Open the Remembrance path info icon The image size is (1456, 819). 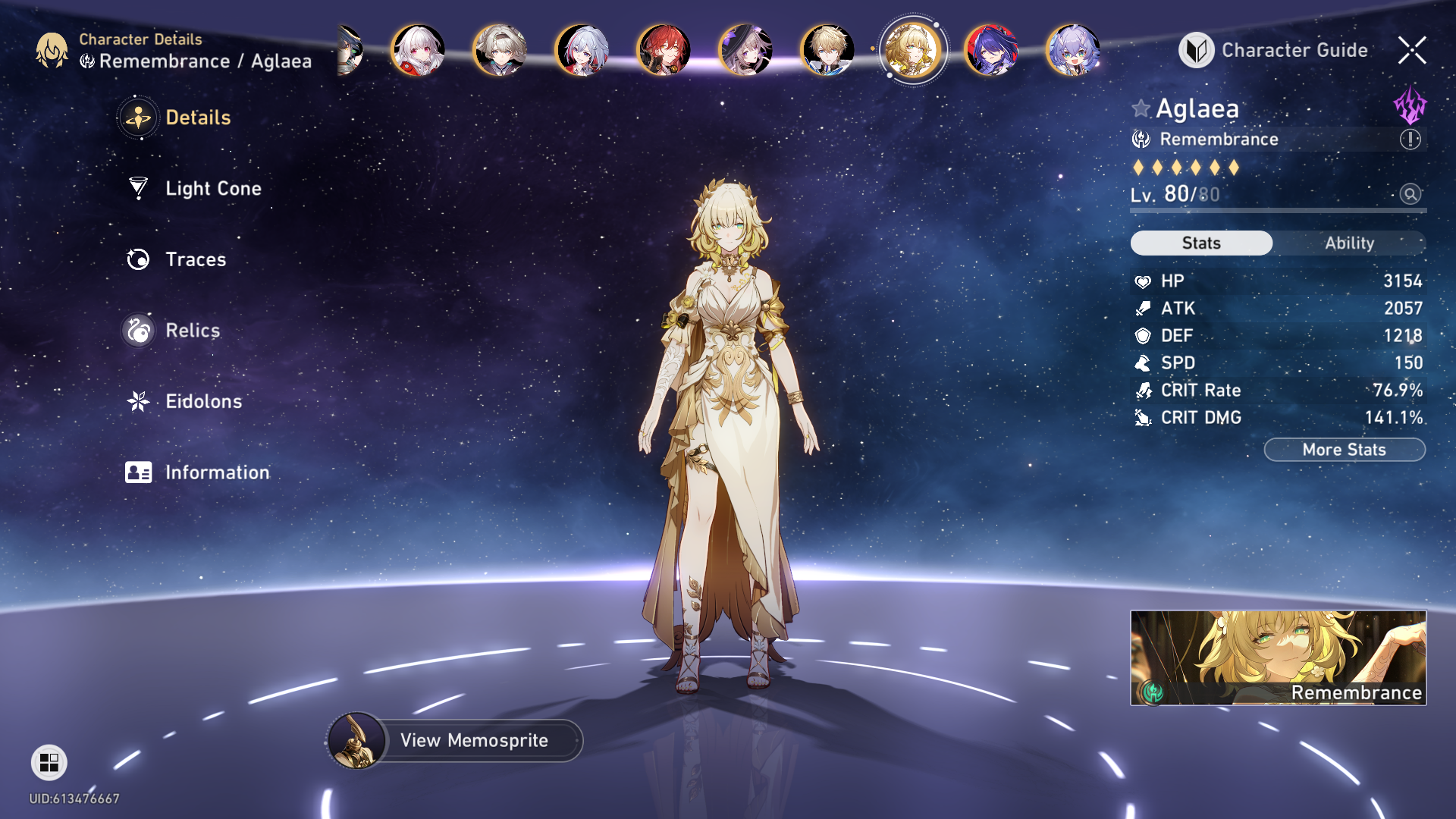click(1410, 140)
